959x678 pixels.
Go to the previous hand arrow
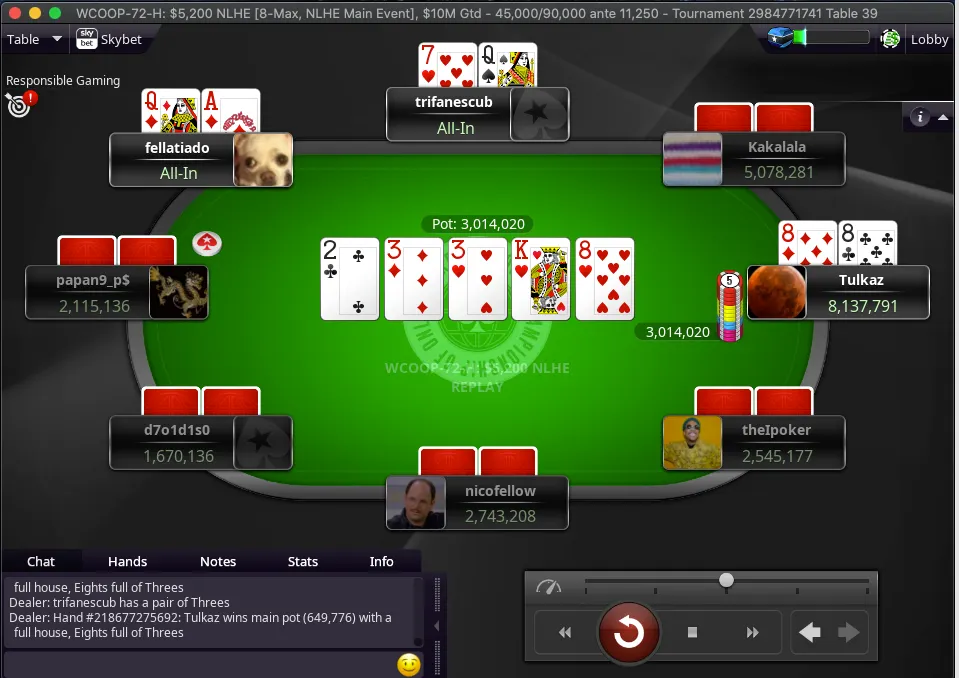click(x=810, y=632)
